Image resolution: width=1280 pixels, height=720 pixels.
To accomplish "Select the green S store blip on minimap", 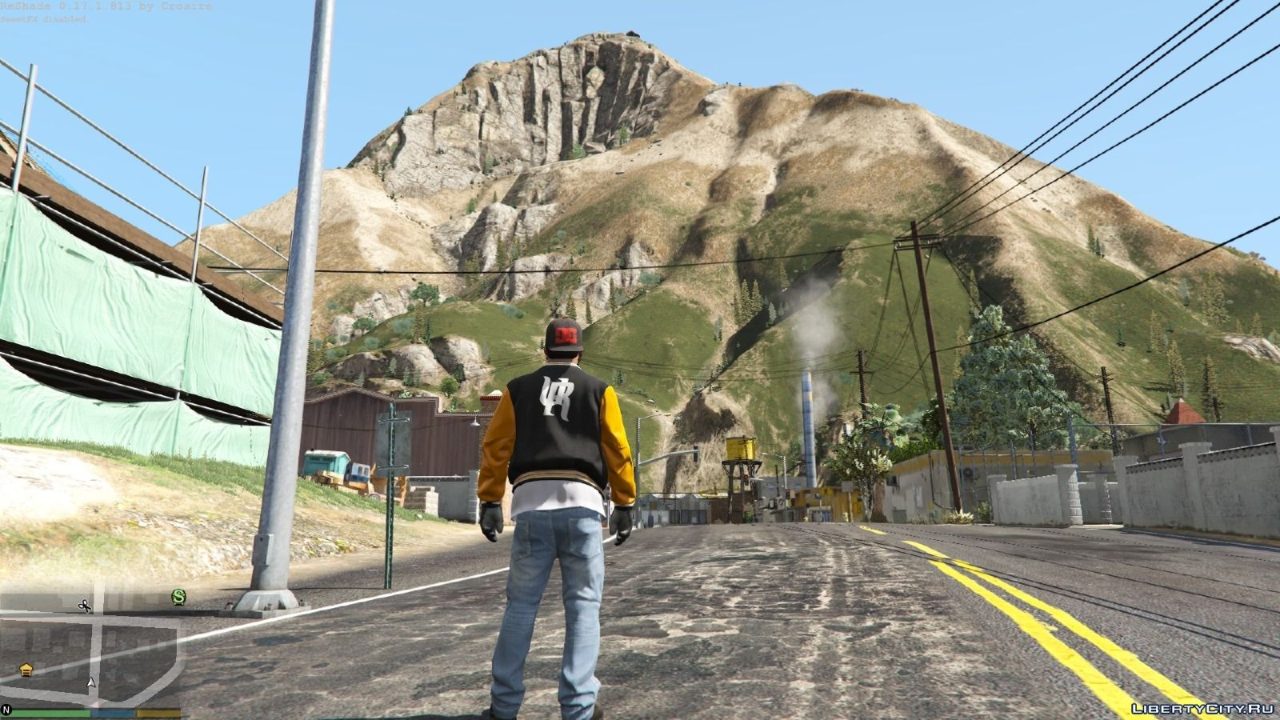I will (178, 596).
